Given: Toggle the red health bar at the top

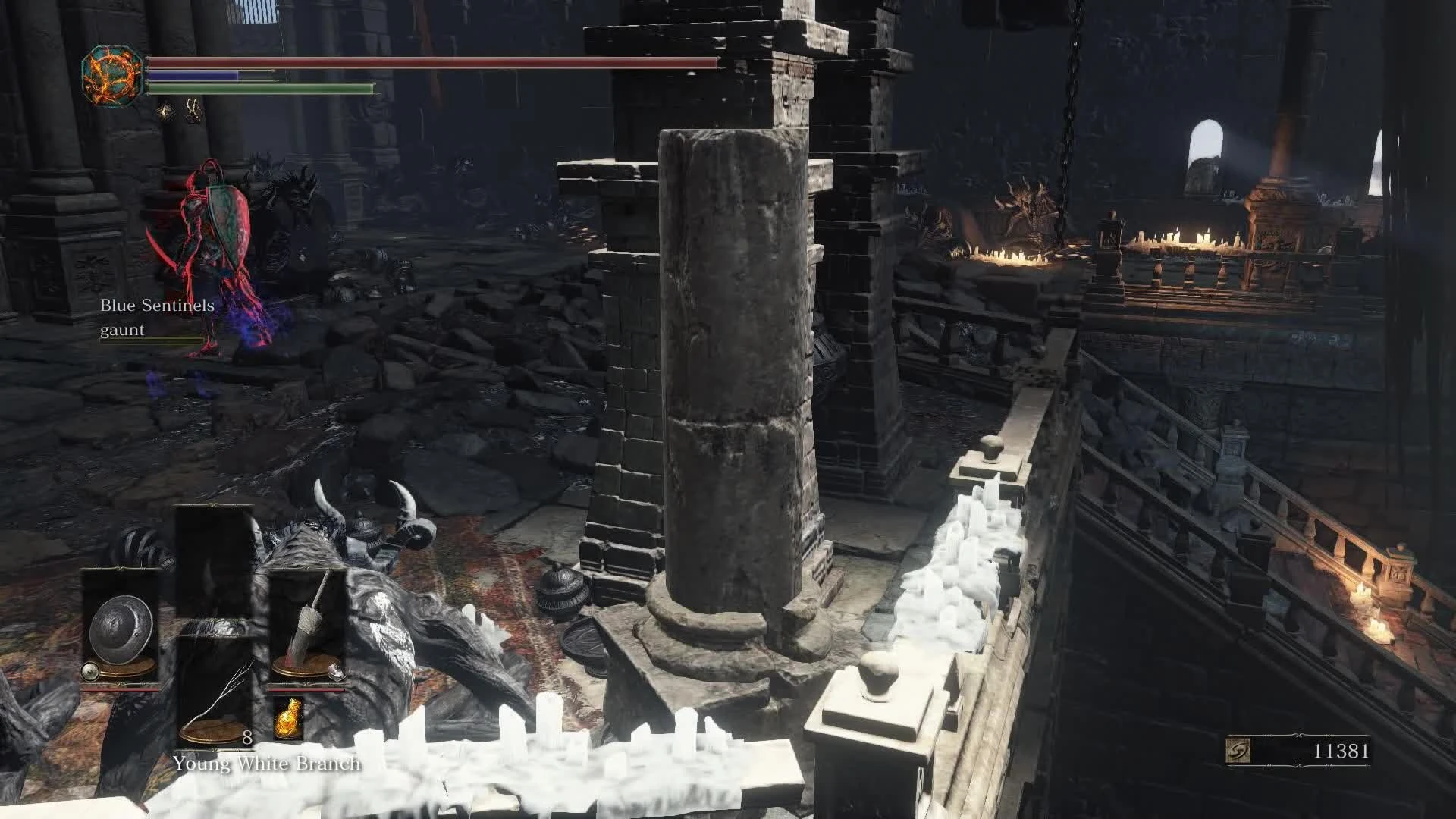Looking at the screenshot, I should pos(432,62).
